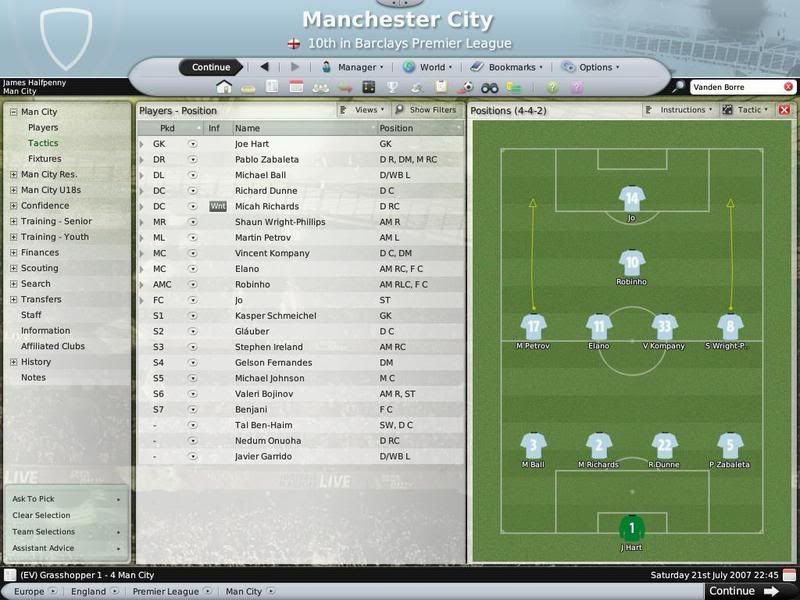Click the top Continue button

click(211, 67)
